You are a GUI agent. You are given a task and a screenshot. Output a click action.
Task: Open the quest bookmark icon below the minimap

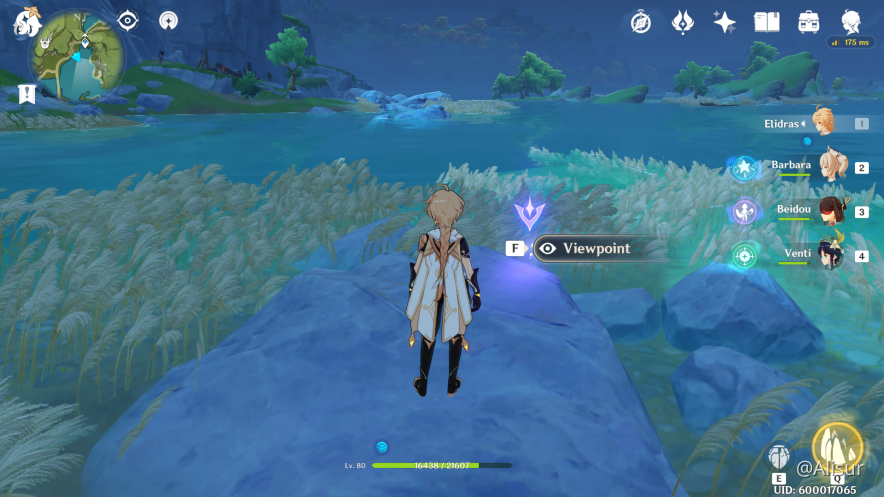point(27,95)
